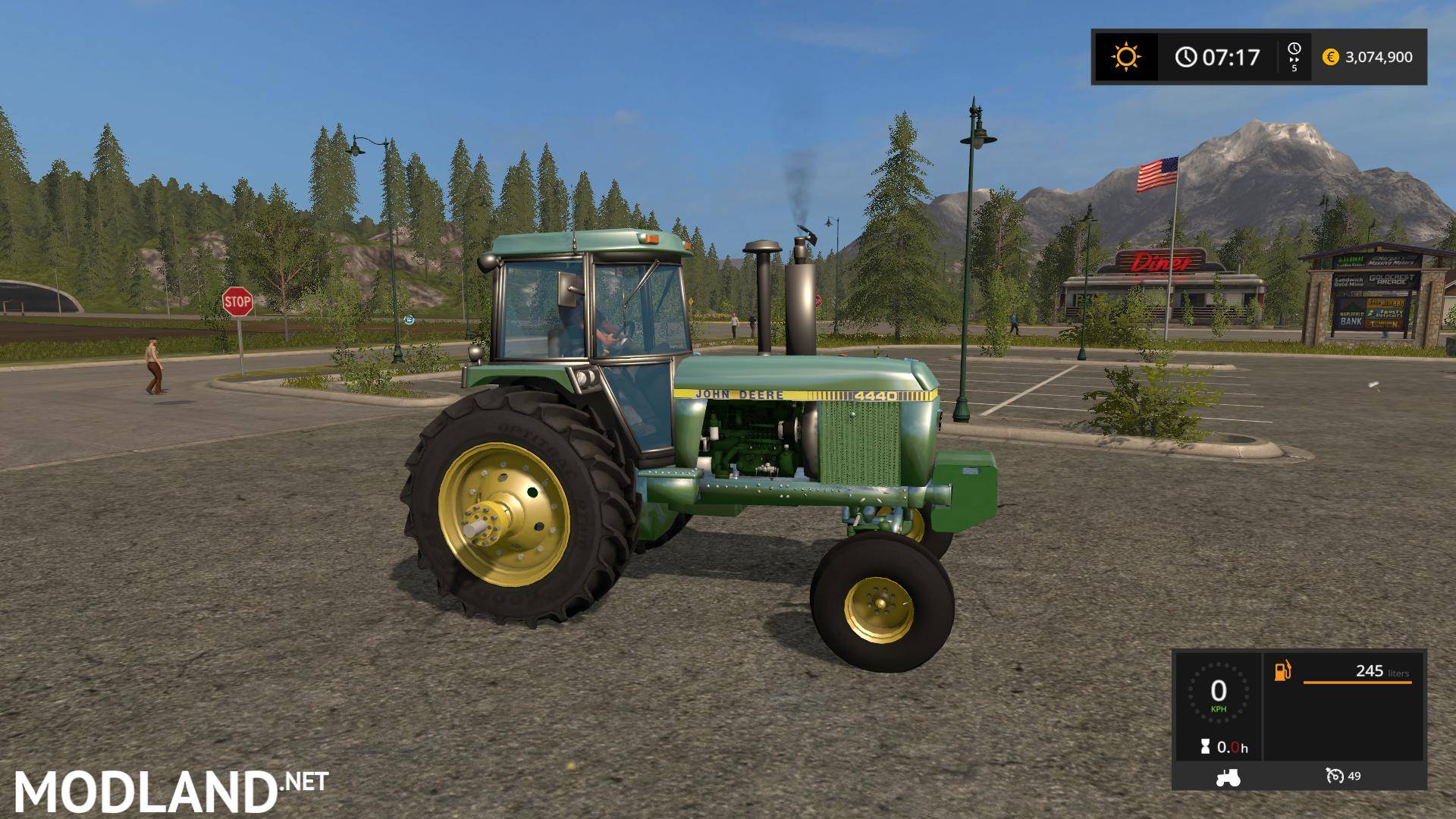1456x819 pixels.
Task: Select the fuel pump icon
Action: (1283, 670)
